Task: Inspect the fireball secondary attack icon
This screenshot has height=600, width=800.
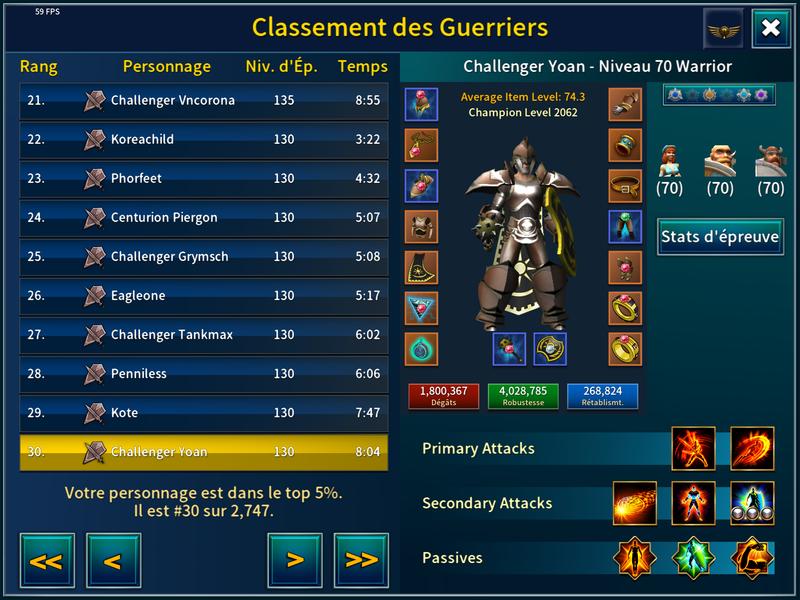Action: point(635,503)
